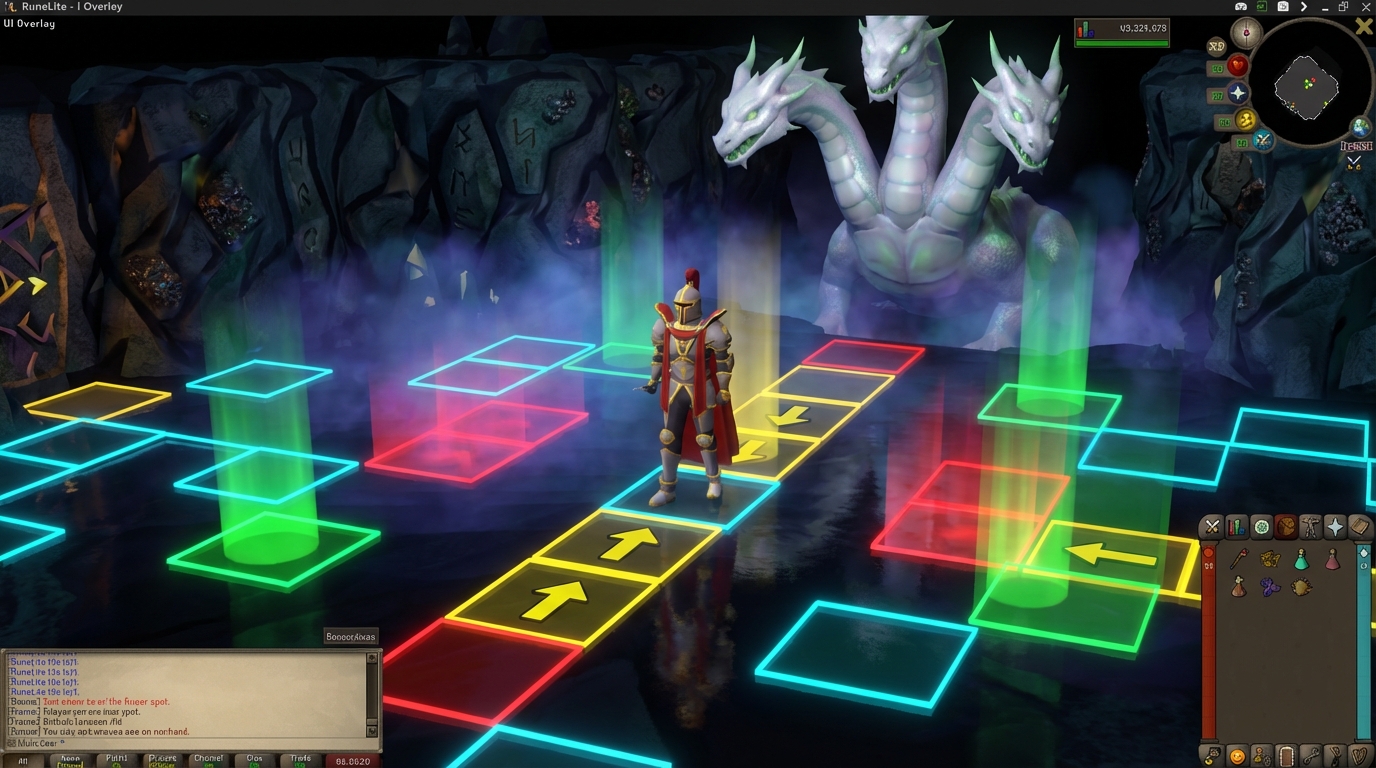
Task: Toggle quick prayers via the prayer orb
Action: coord(1238,93)
